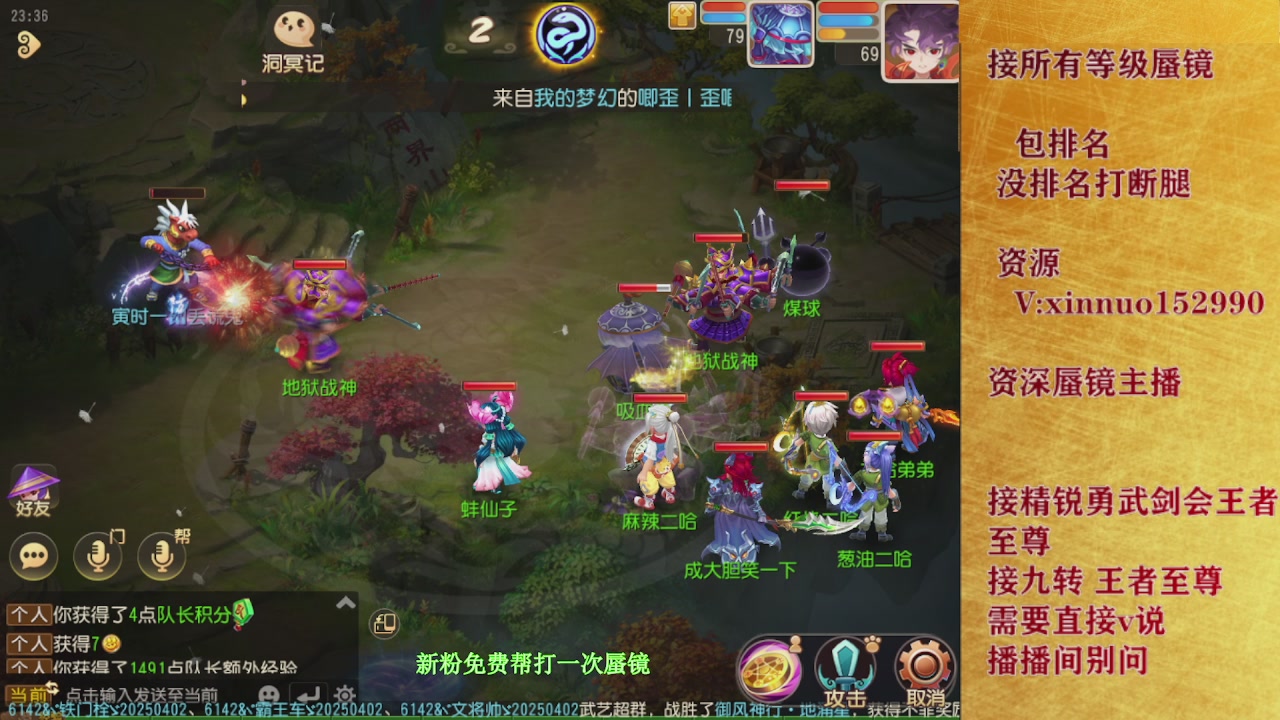Expand the interface with the scroll icon top left

pos(30,44)
